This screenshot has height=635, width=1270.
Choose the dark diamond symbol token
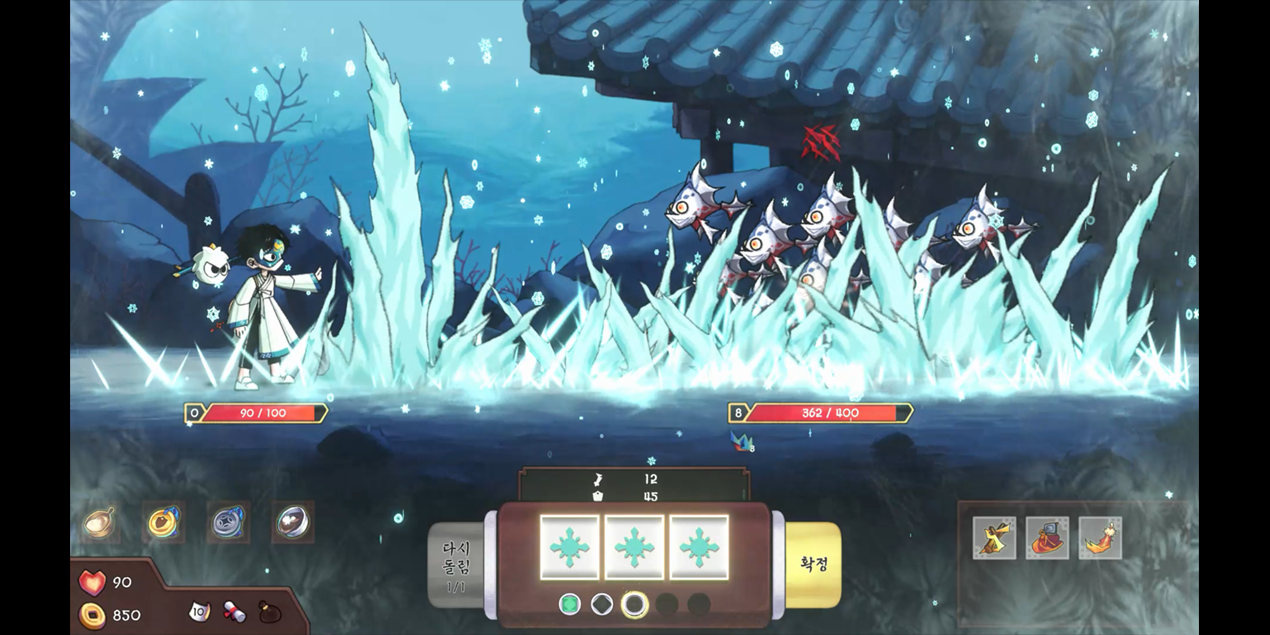coord(602,604)
